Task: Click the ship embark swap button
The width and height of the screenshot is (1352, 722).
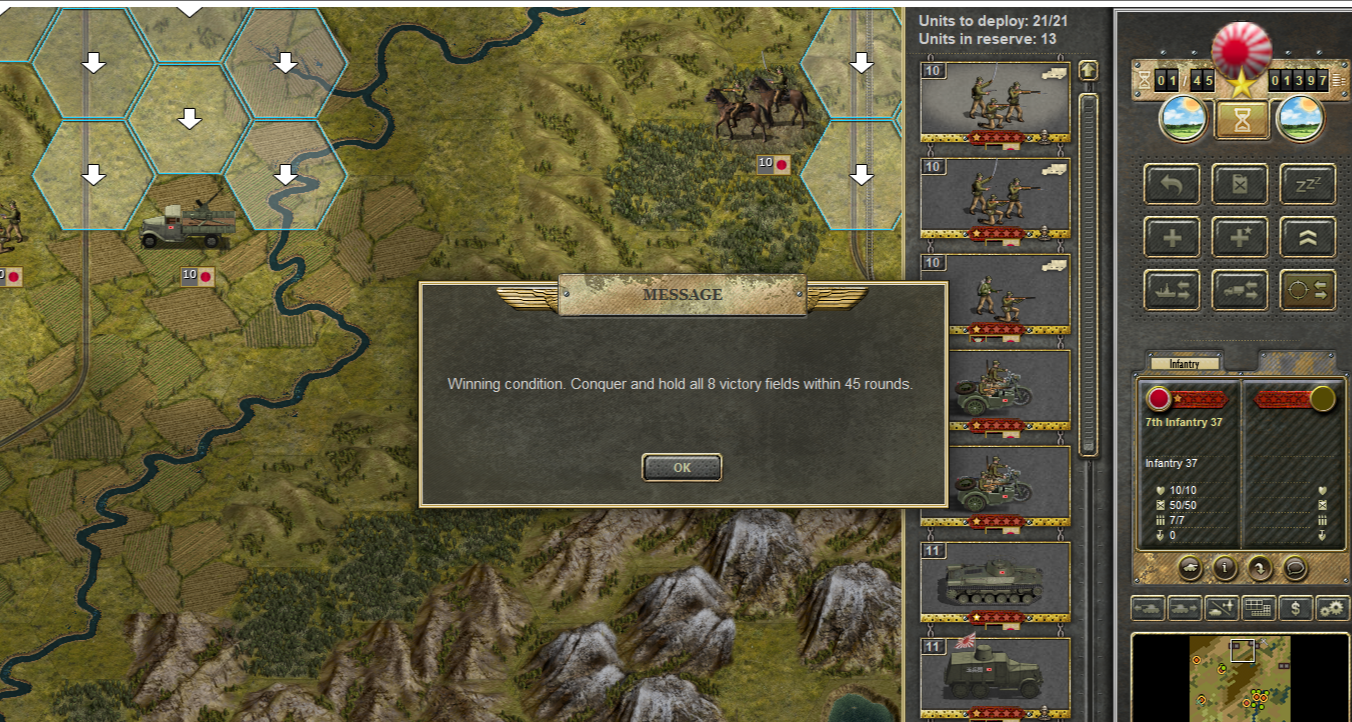Action: 1172,291
